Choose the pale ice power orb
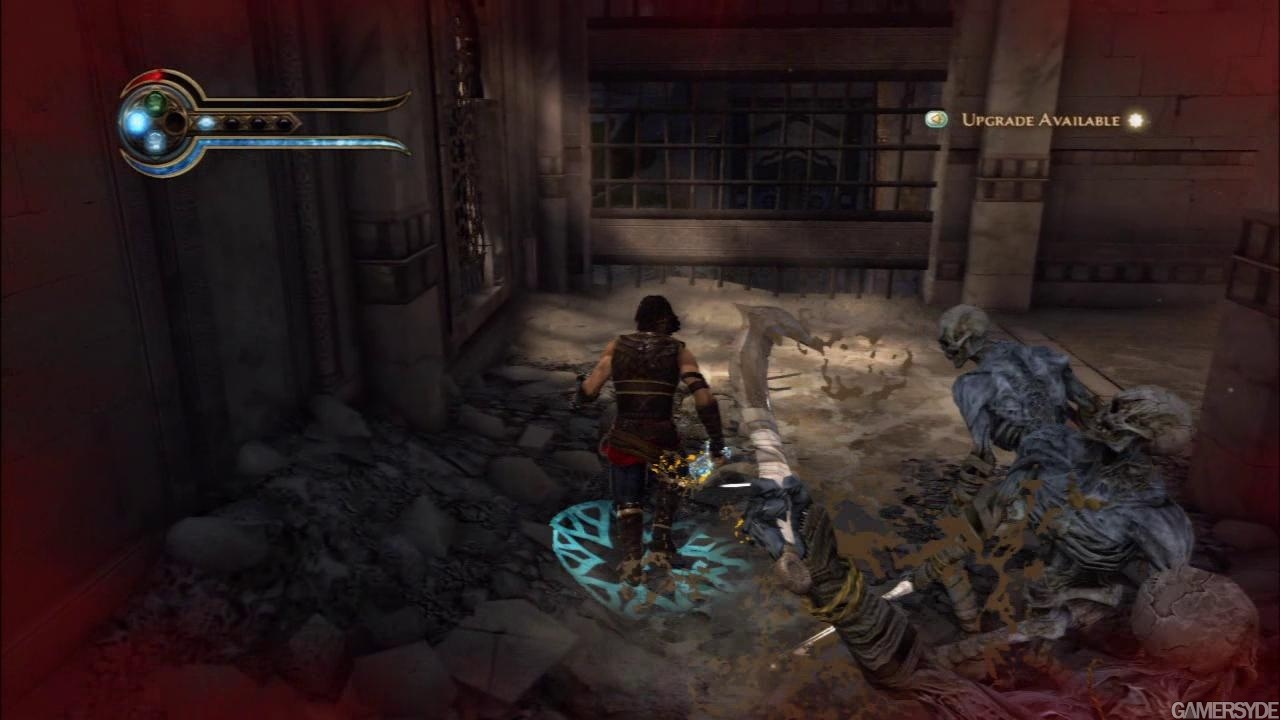Viewport: 1280px width, 720px height. pos(155,142)
